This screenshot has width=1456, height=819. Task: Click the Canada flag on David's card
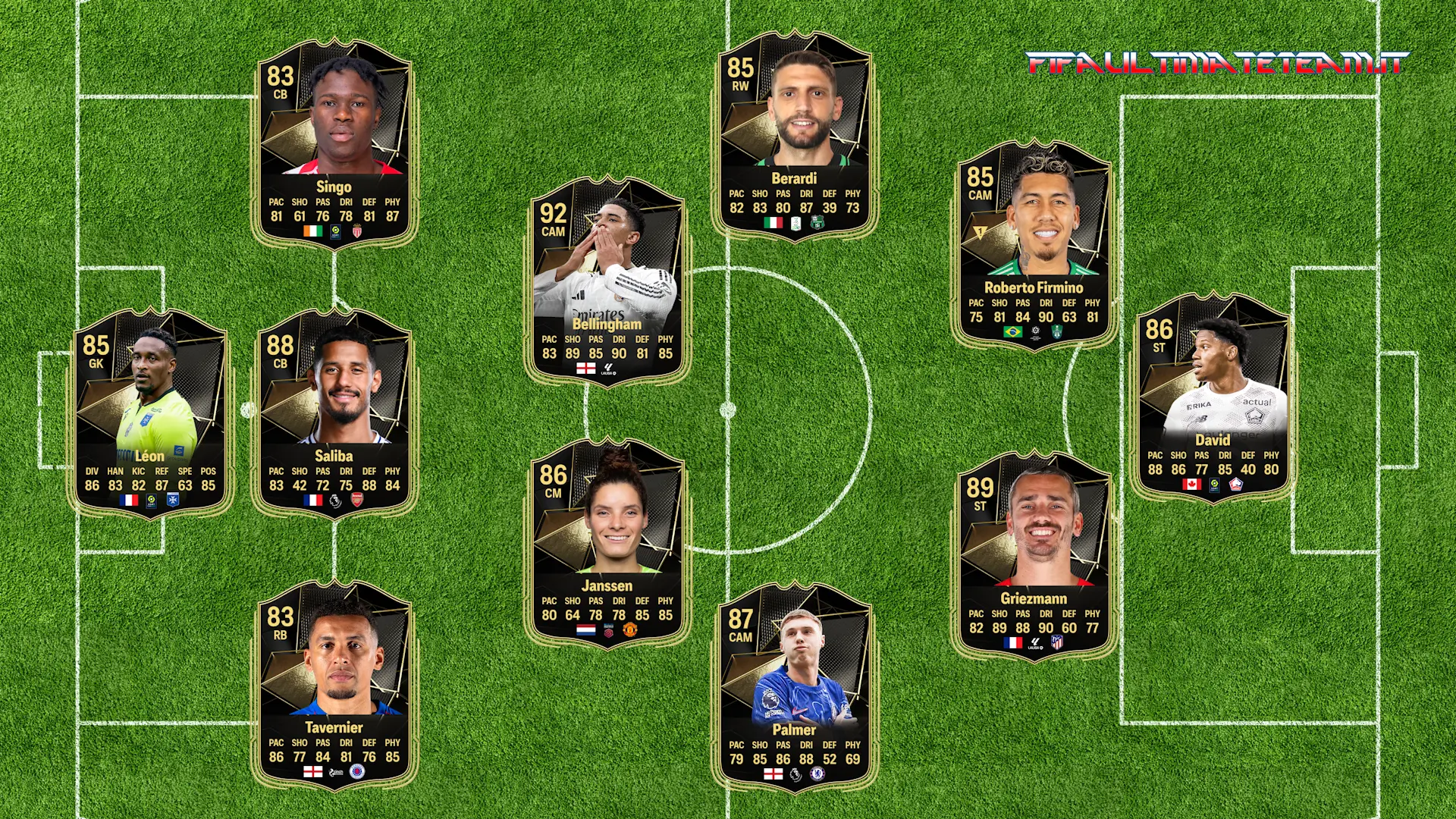[1191, 484]
